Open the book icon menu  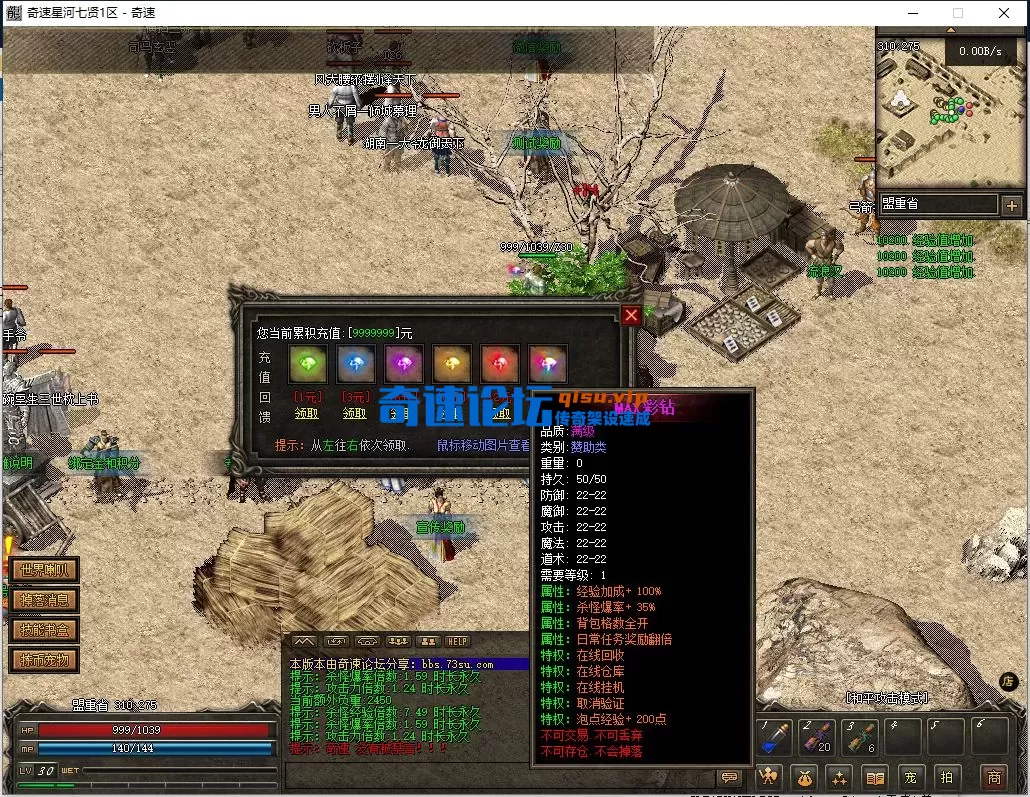[875, 776]
